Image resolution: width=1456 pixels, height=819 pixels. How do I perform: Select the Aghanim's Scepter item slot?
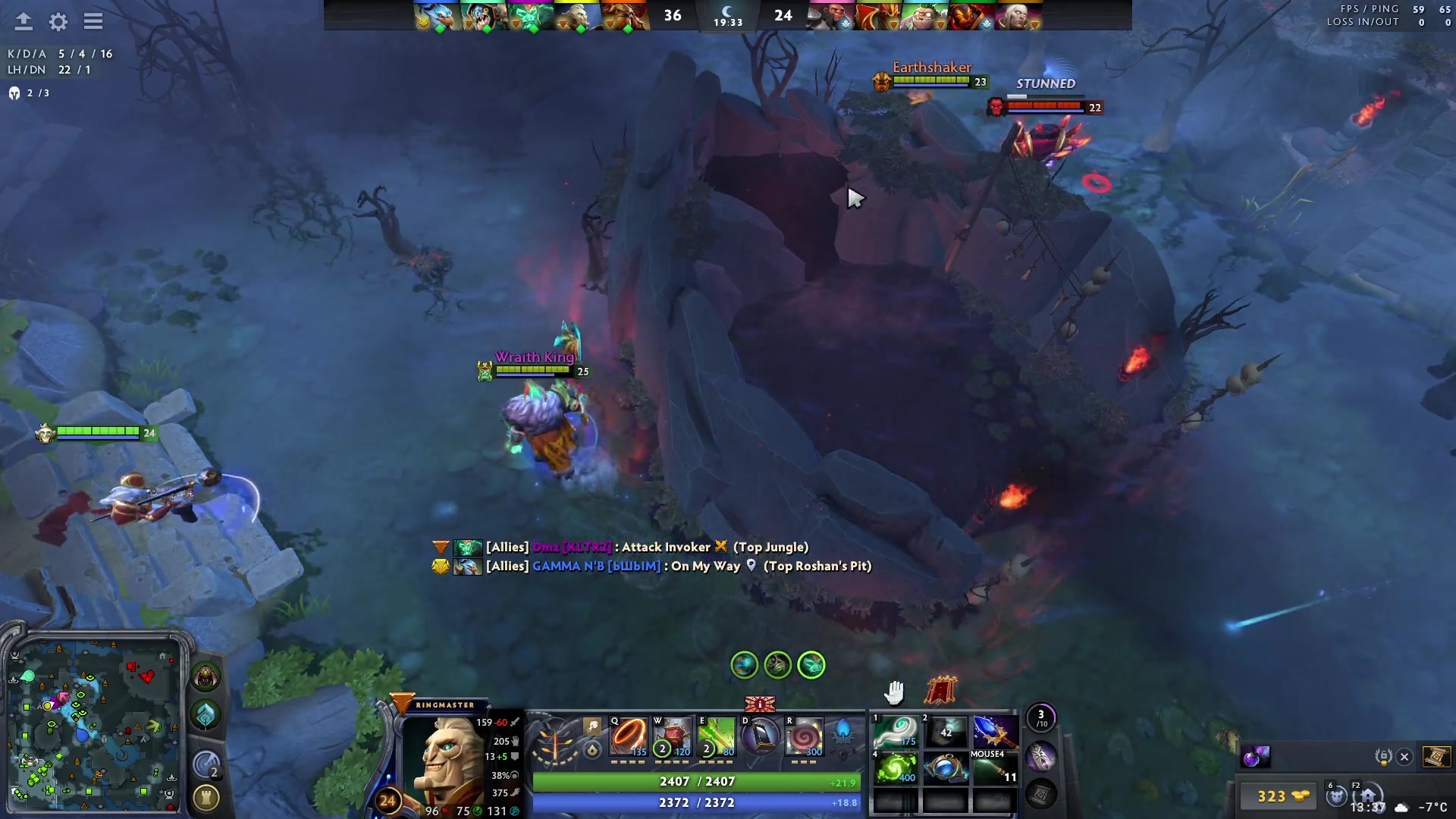[x=994, y=733]
